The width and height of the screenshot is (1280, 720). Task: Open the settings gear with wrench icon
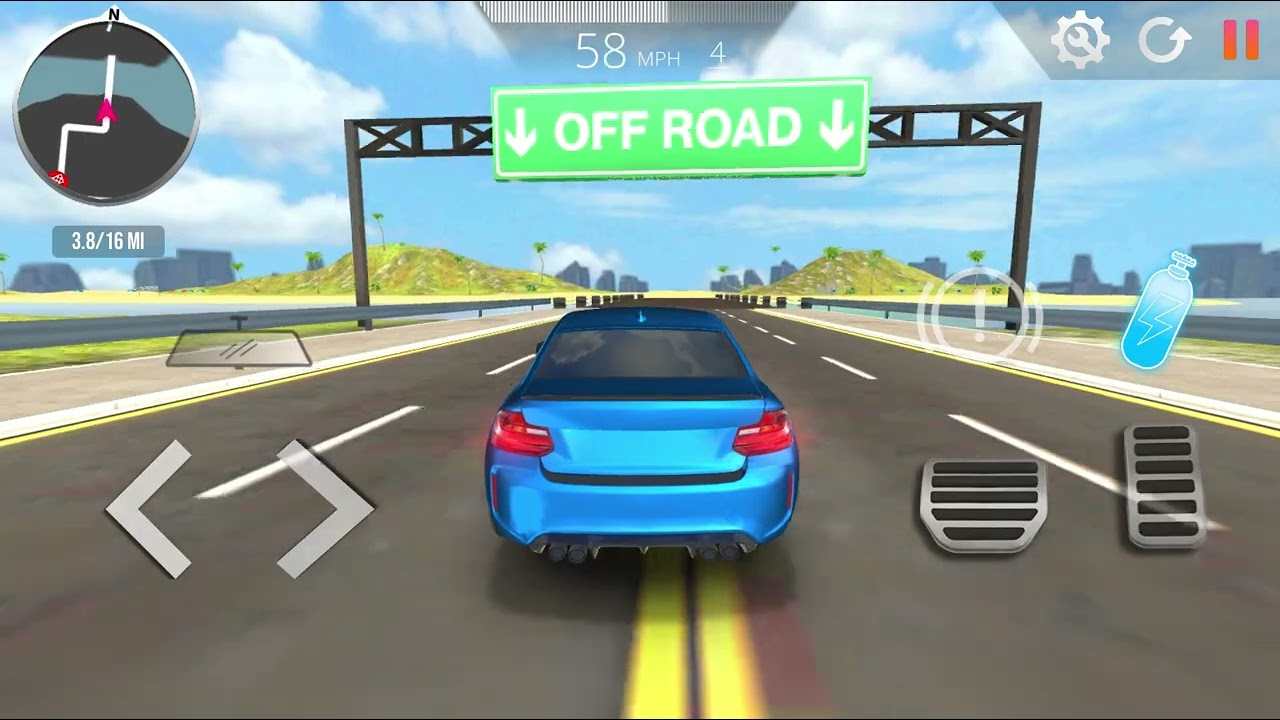1079,42
